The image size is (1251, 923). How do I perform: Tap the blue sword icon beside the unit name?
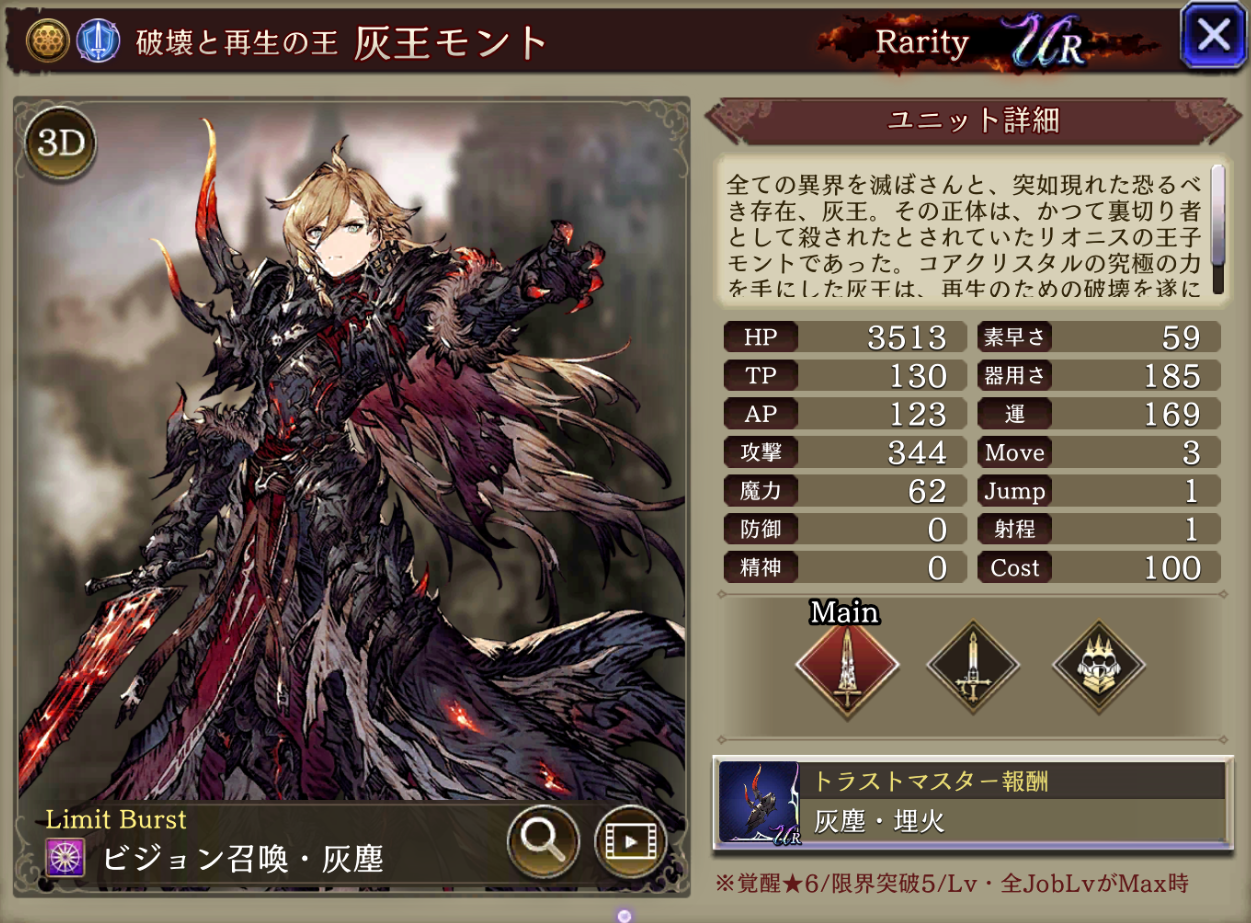(x=93, y=40)
